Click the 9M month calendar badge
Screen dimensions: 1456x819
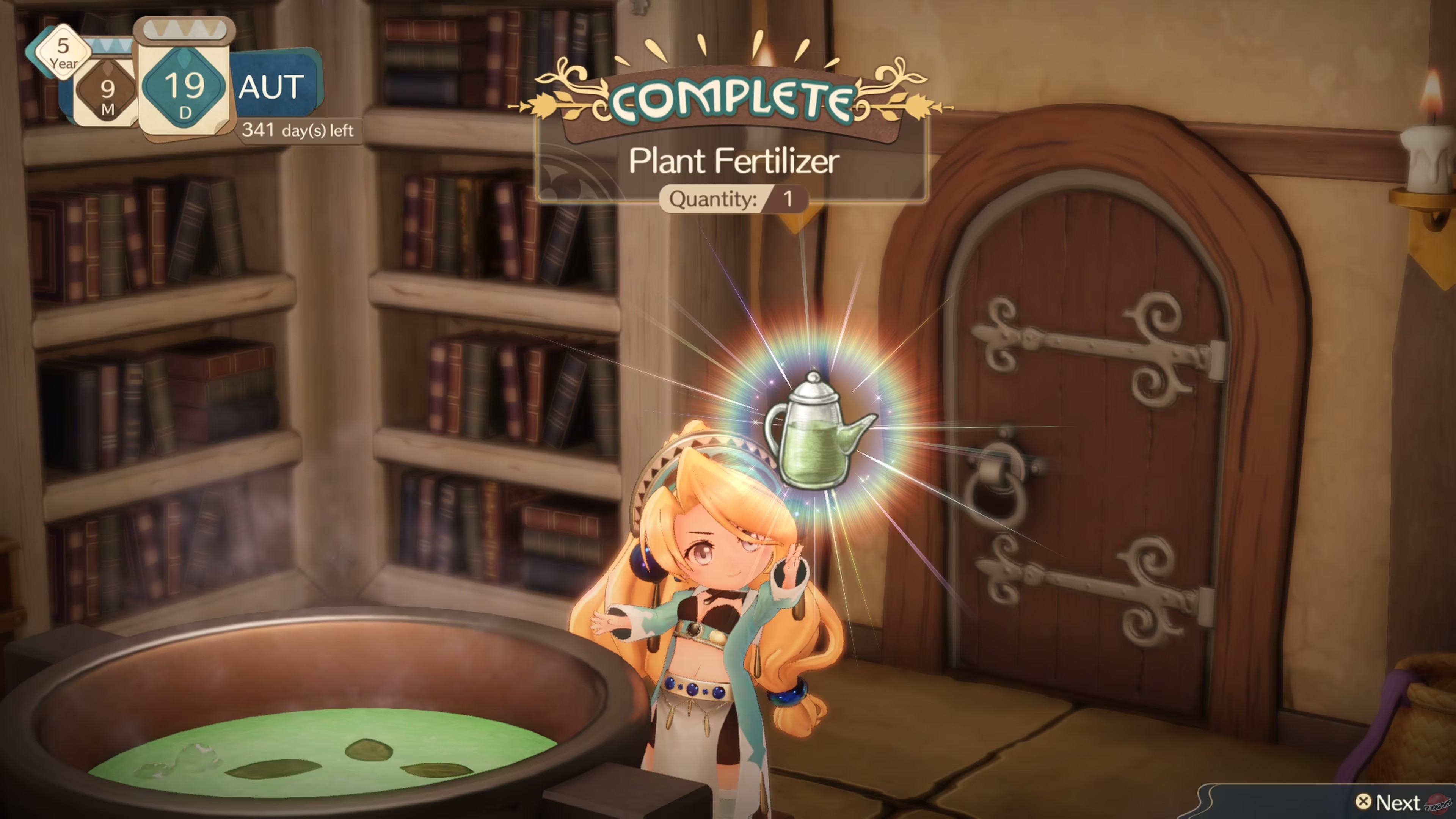[x=107, y=91]
